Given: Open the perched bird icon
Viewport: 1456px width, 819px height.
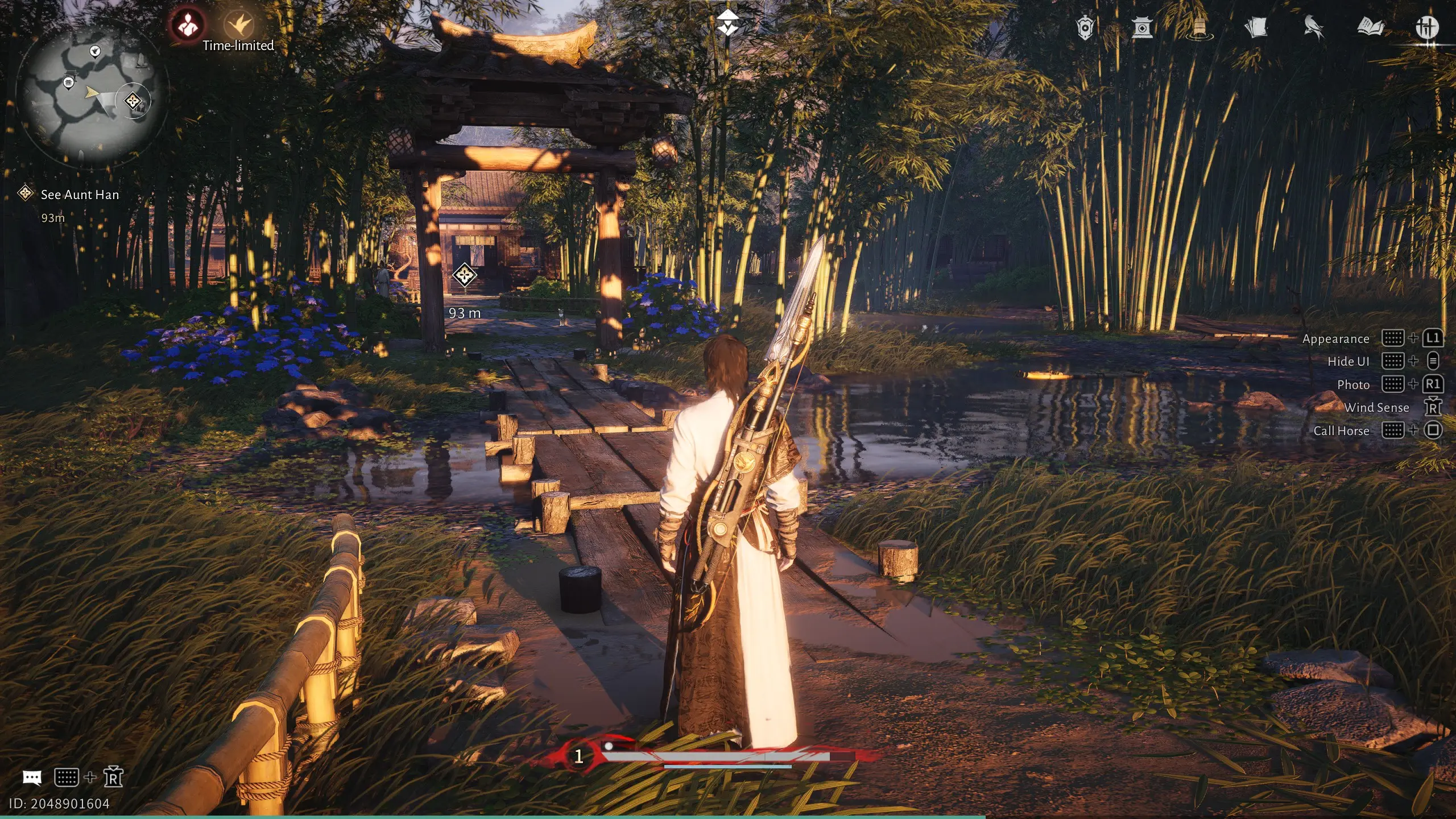Looking at the screenshot, I should pyautogui.click(x=1313, y=27).
